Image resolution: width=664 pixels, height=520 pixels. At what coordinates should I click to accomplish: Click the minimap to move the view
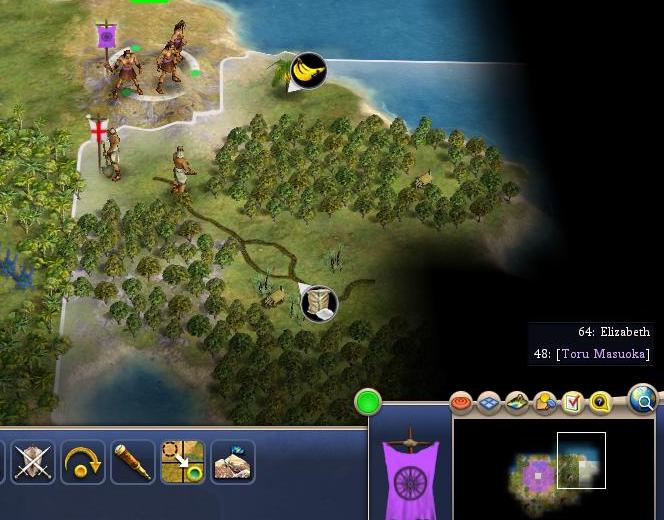pos(553,467)
